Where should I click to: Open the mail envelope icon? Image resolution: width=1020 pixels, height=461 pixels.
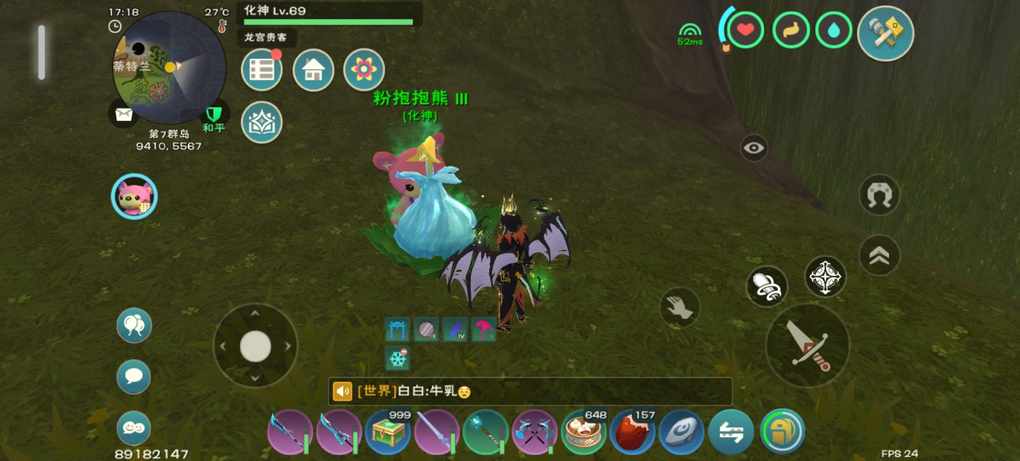click(x=123, y=115)
